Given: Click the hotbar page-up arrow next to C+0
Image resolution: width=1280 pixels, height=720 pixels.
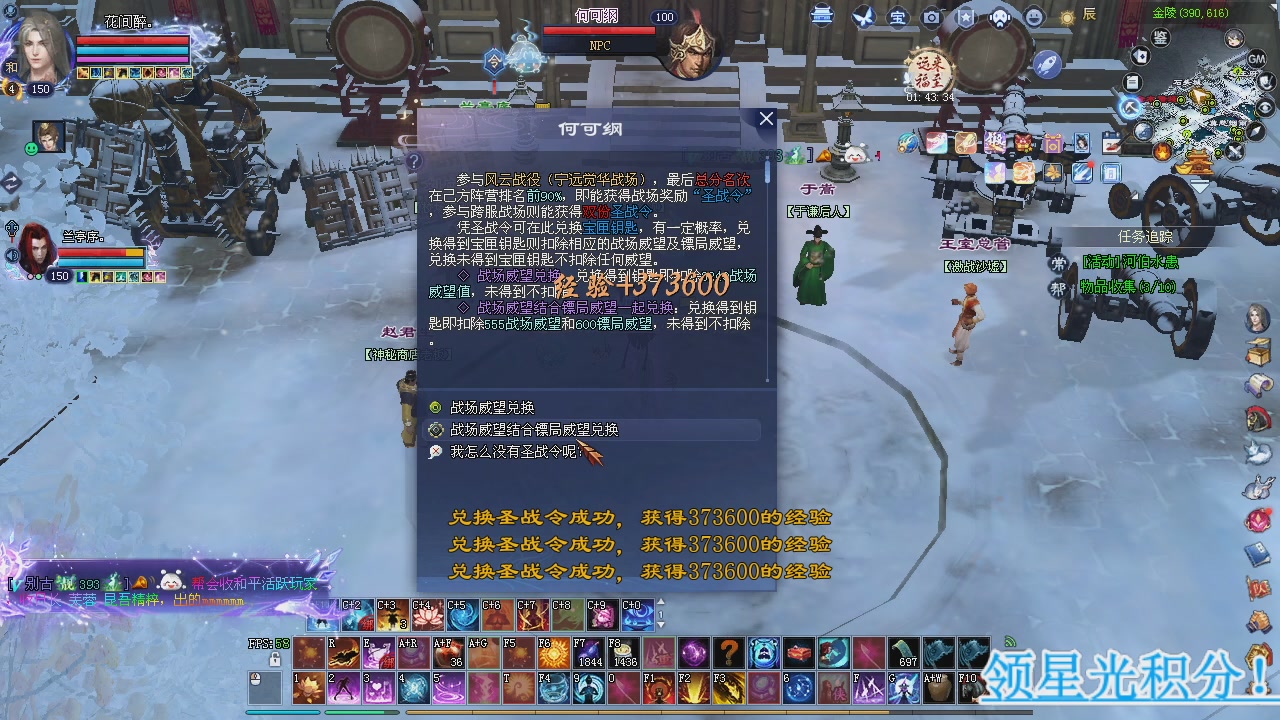Looking at the screenshot, I should (x=661, y=601).
